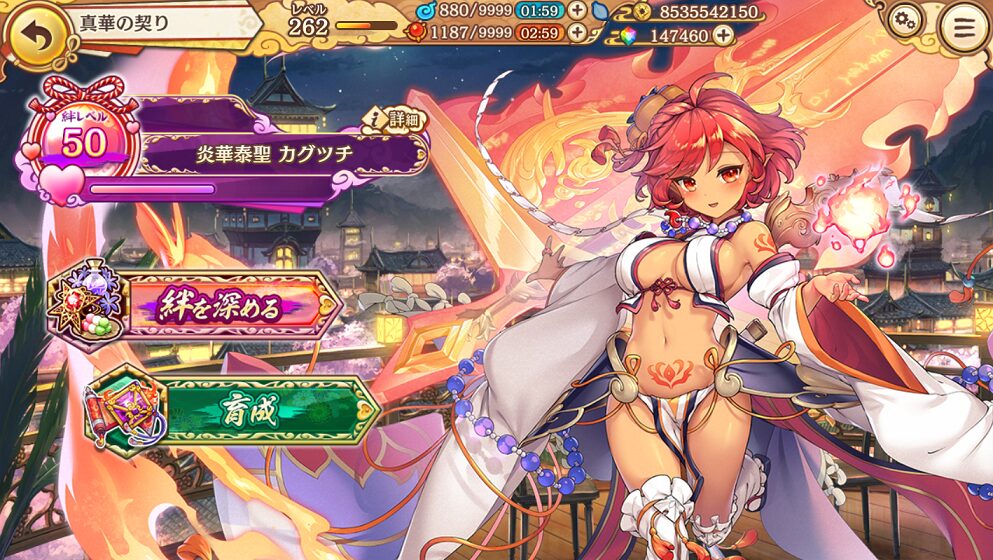Buy more rainbow gems with the plus button

723,35
